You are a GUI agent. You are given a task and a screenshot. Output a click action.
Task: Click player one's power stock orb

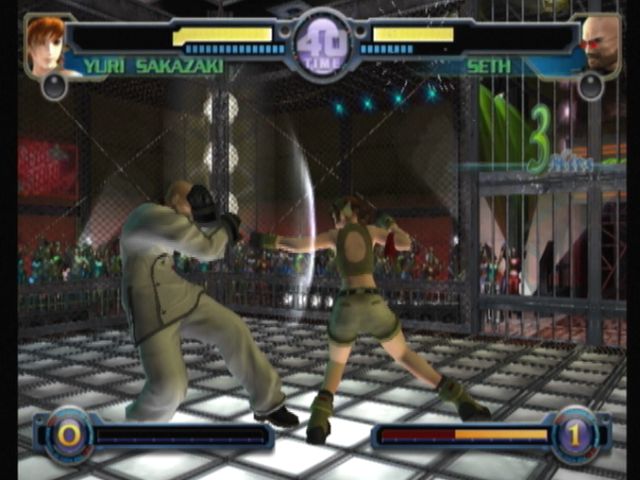69,435
